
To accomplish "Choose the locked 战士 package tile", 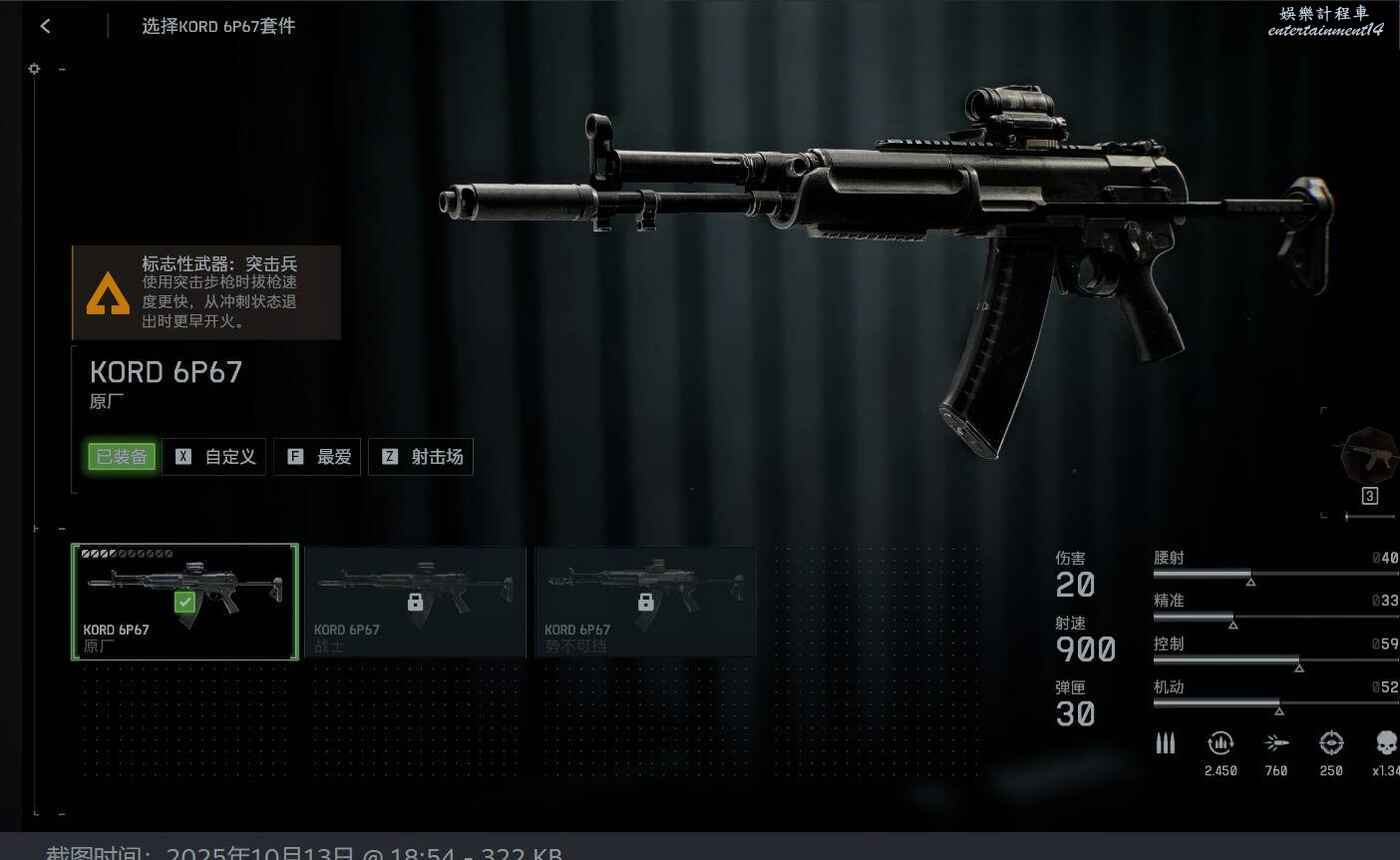I will [x=415, y=602].
